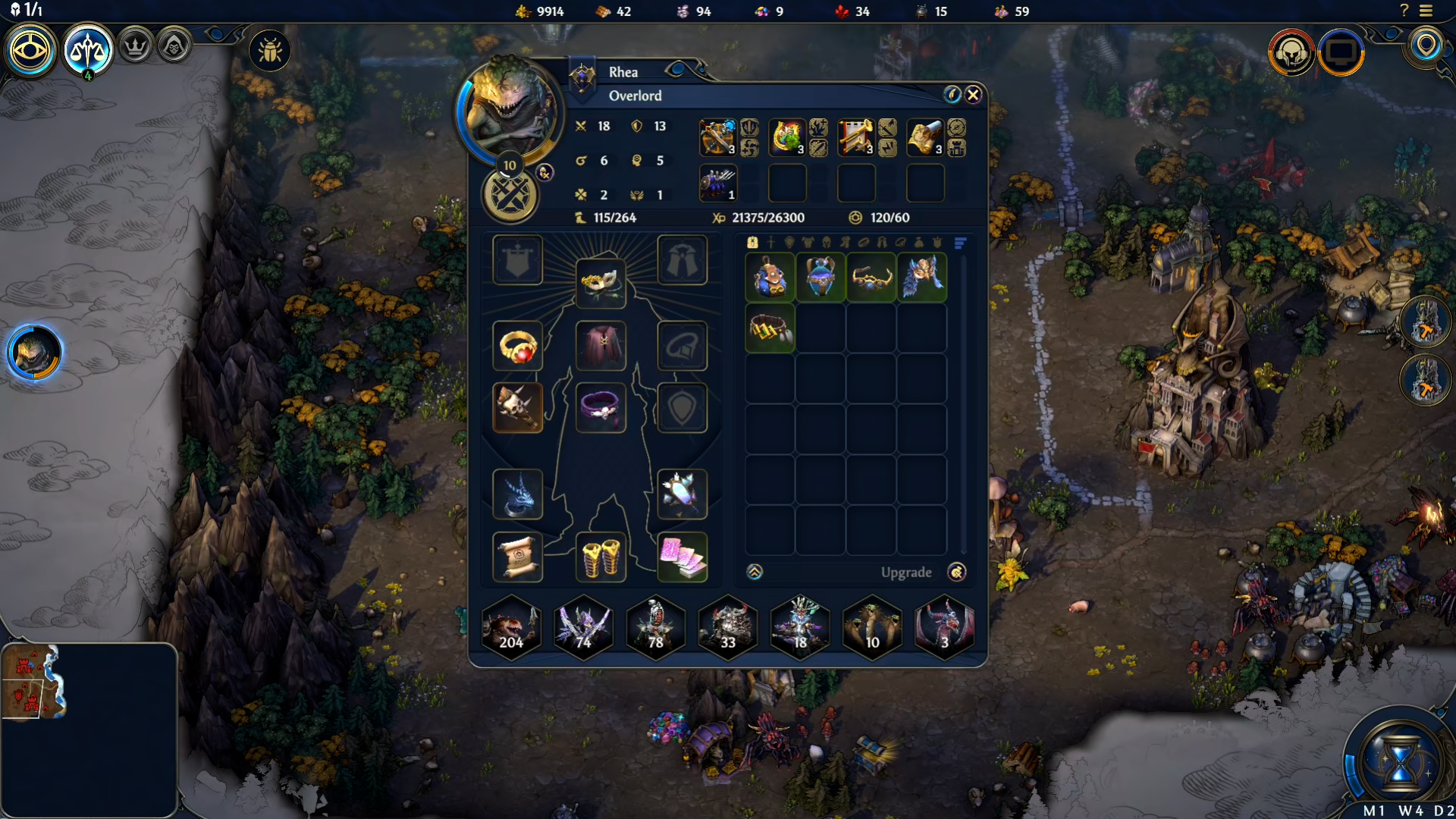Select the red gem ring equipment slot

point(518,347)
